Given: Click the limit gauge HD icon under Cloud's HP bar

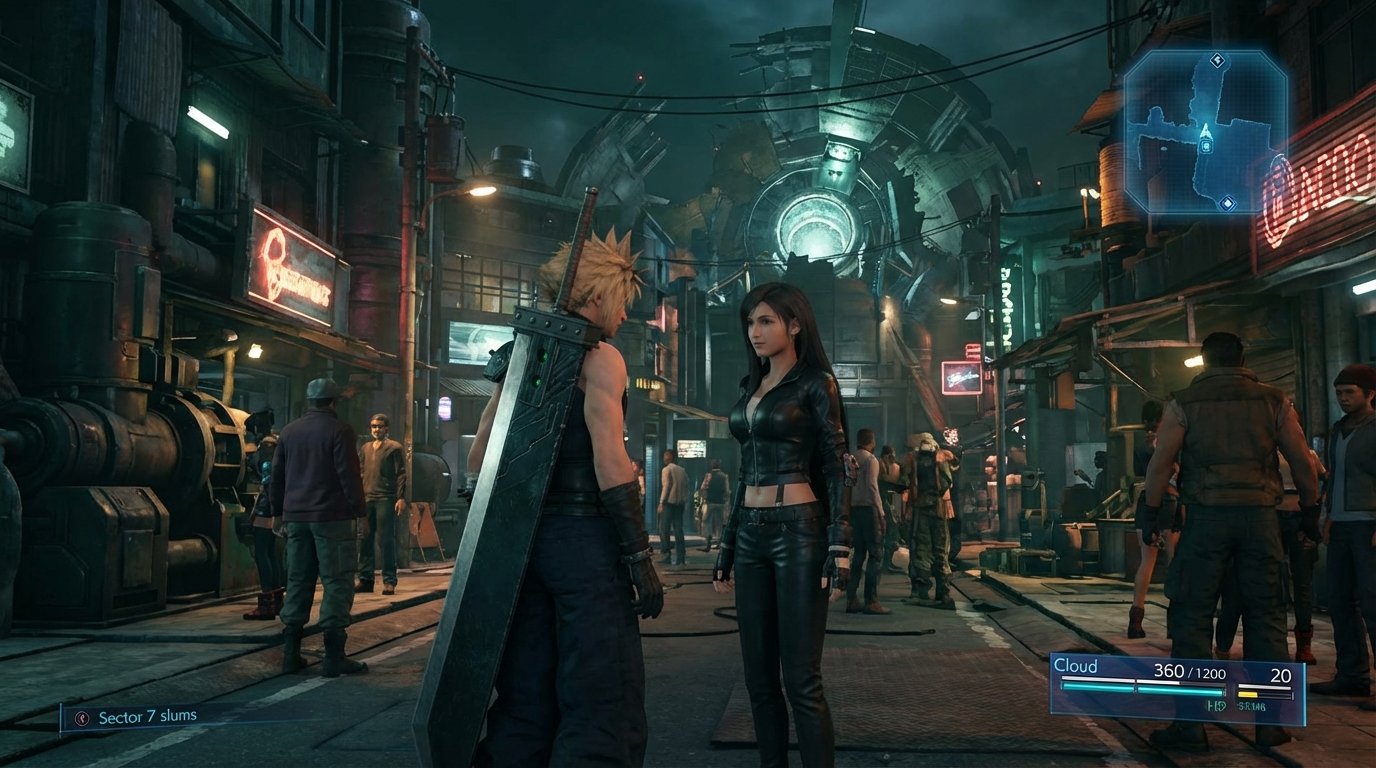Looking at the screenshot, I should pos(1216,703).
